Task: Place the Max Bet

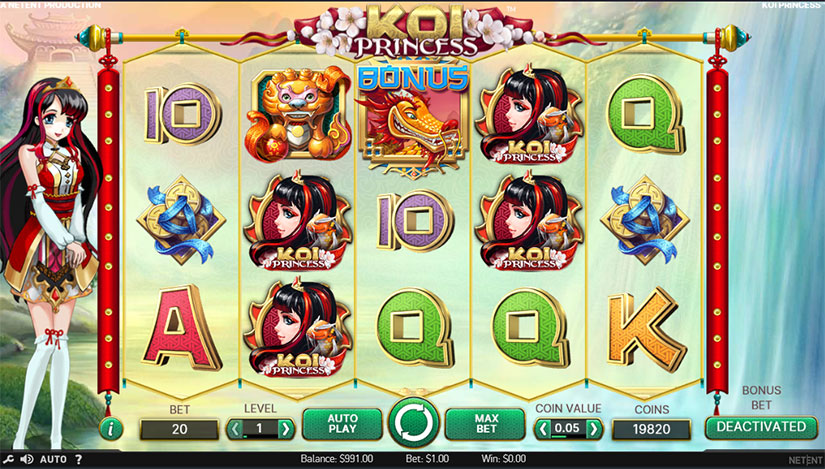Action: [484, 425]
